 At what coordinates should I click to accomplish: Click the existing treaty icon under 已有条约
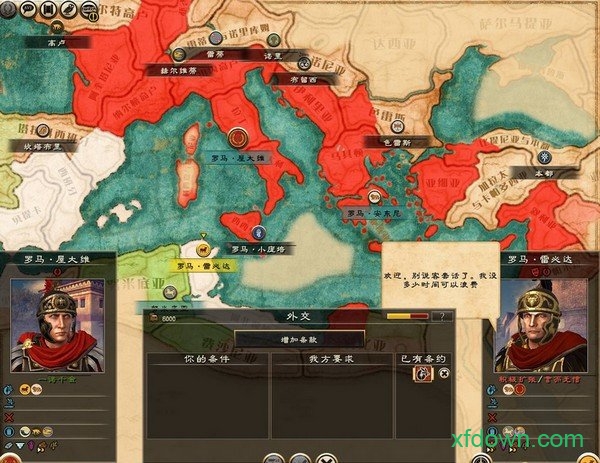coord(423,373)
